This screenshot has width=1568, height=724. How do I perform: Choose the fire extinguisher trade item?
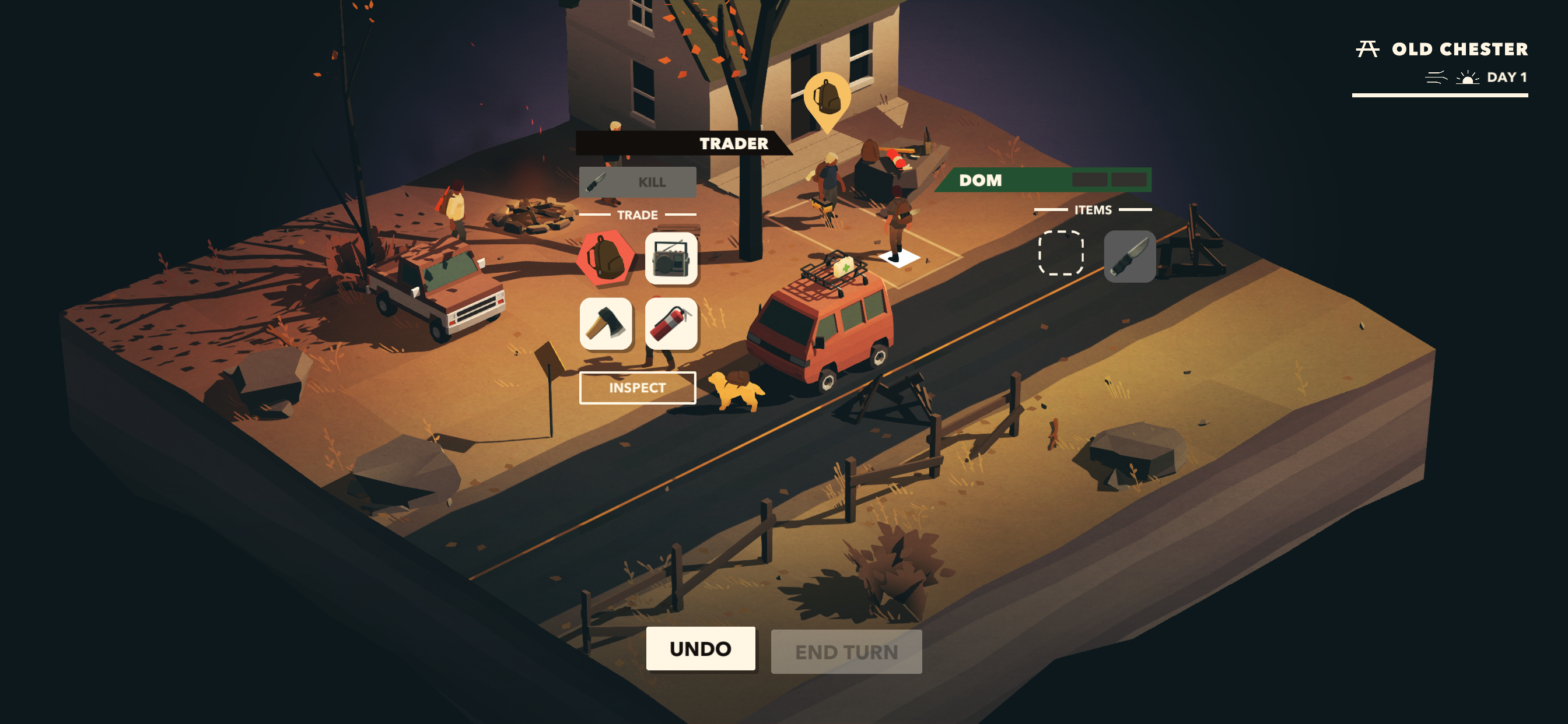point(671,324)
